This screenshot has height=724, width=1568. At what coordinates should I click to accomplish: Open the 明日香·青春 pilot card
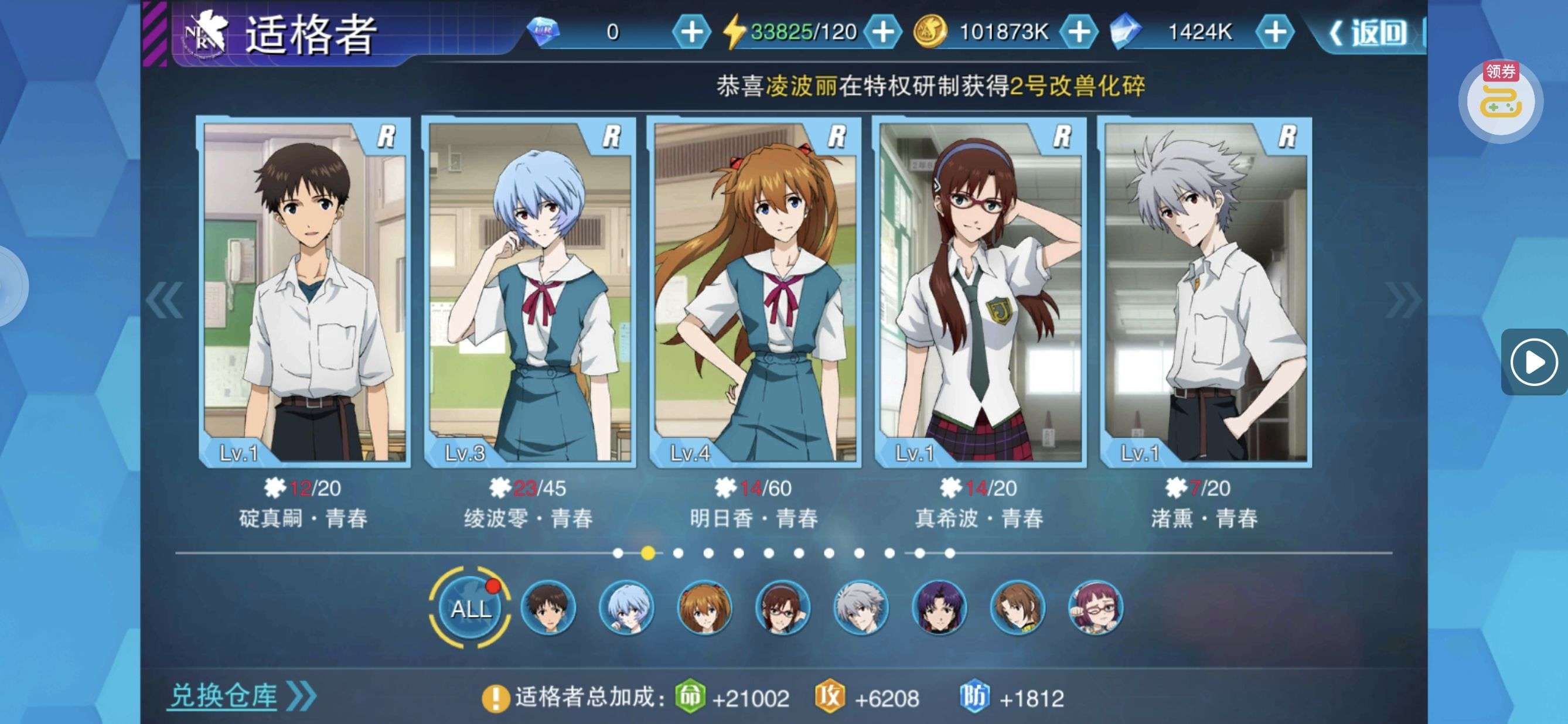point(754,293)
